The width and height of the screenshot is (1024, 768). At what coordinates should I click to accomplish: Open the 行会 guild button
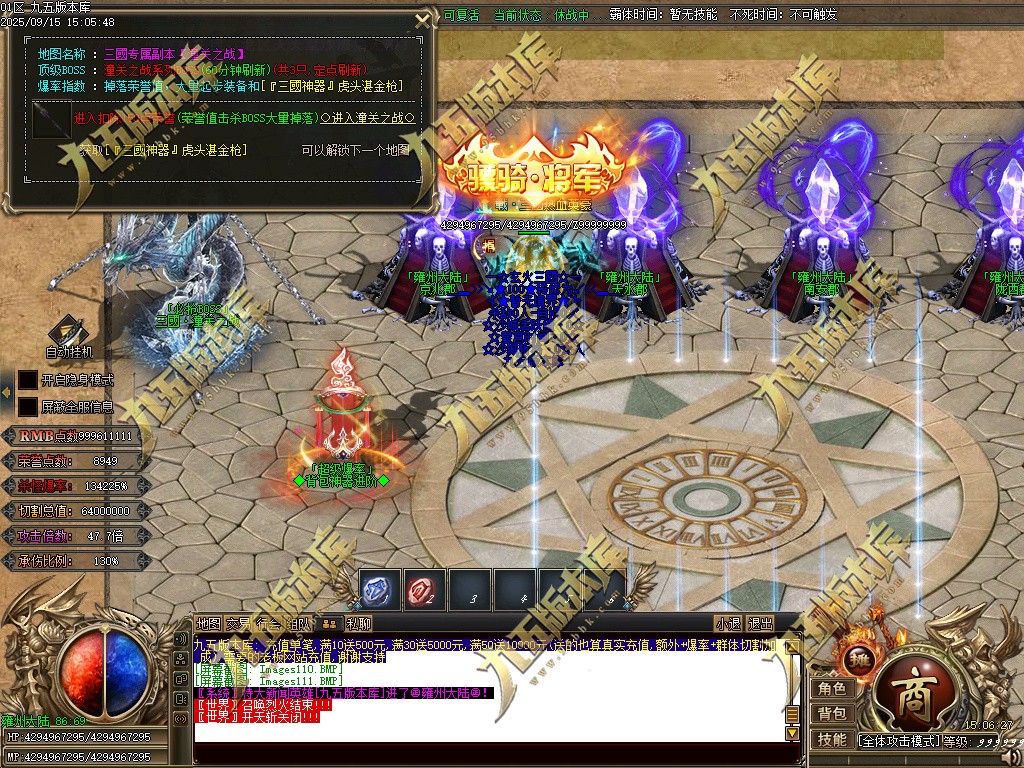point(268,624)
